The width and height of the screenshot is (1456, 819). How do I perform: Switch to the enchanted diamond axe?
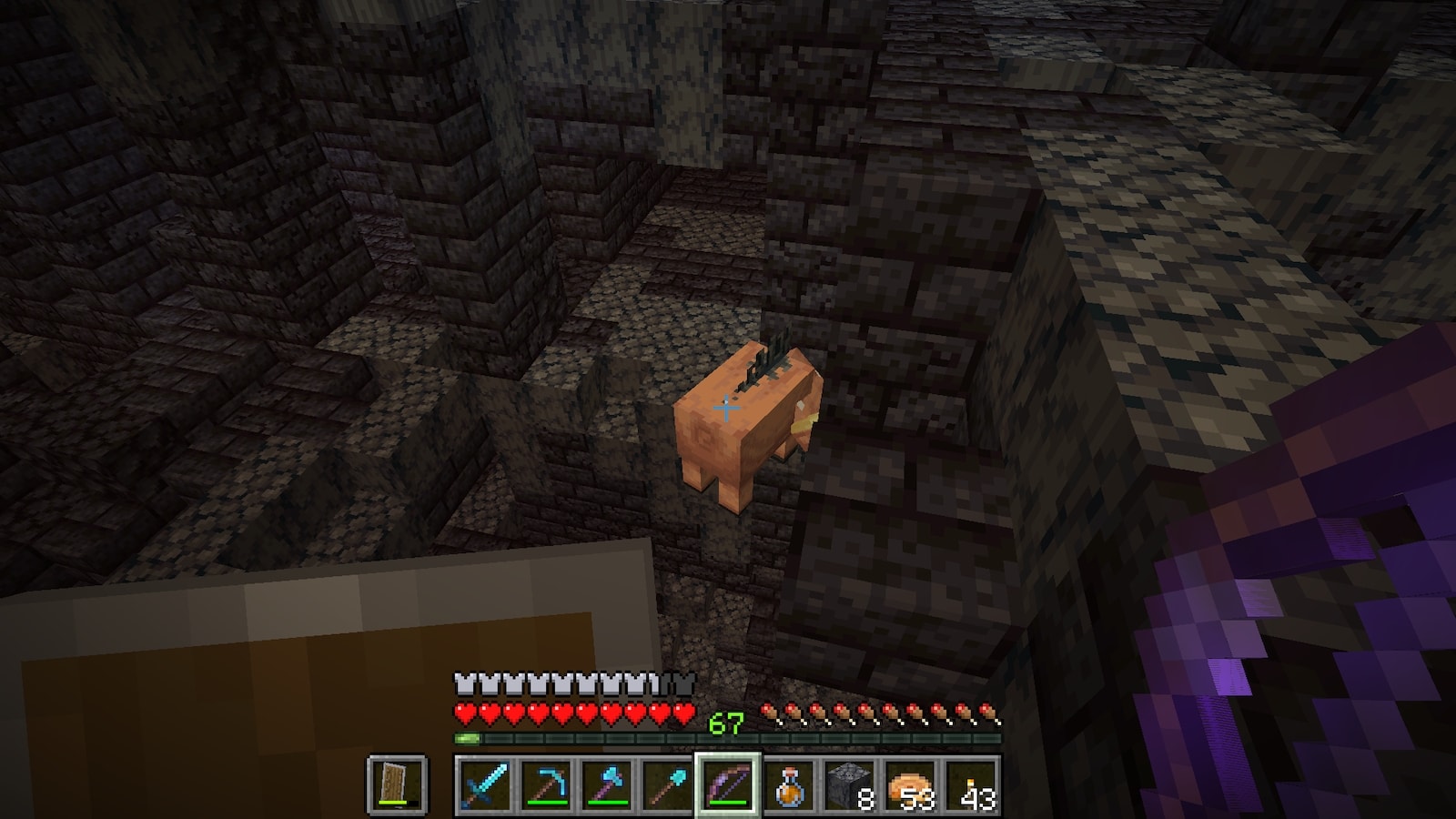(x=606, y=784)
